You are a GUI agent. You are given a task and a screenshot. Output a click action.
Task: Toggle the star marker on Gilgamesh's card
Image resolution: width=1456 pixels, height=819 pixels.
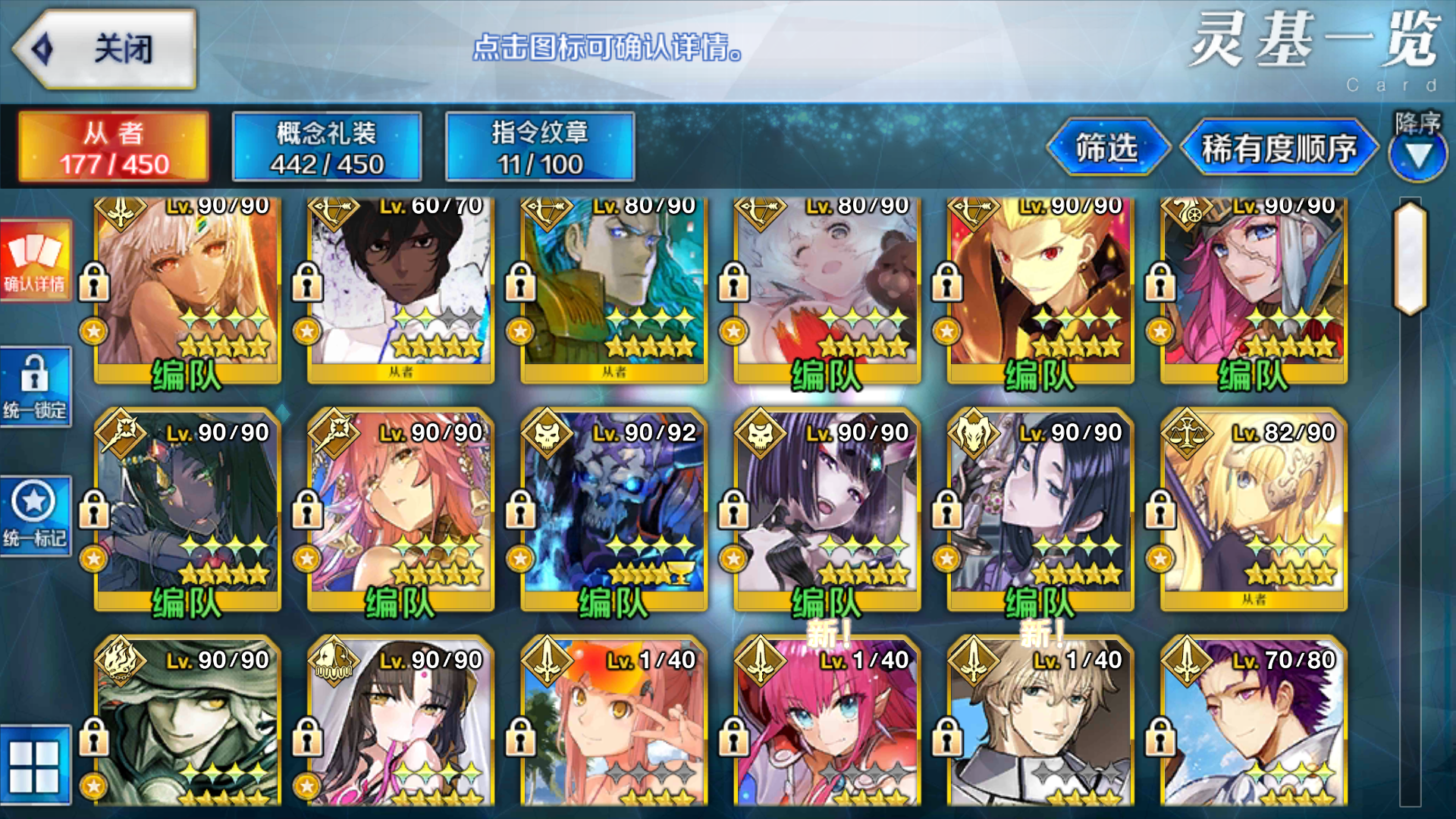(x=946, y=331)
